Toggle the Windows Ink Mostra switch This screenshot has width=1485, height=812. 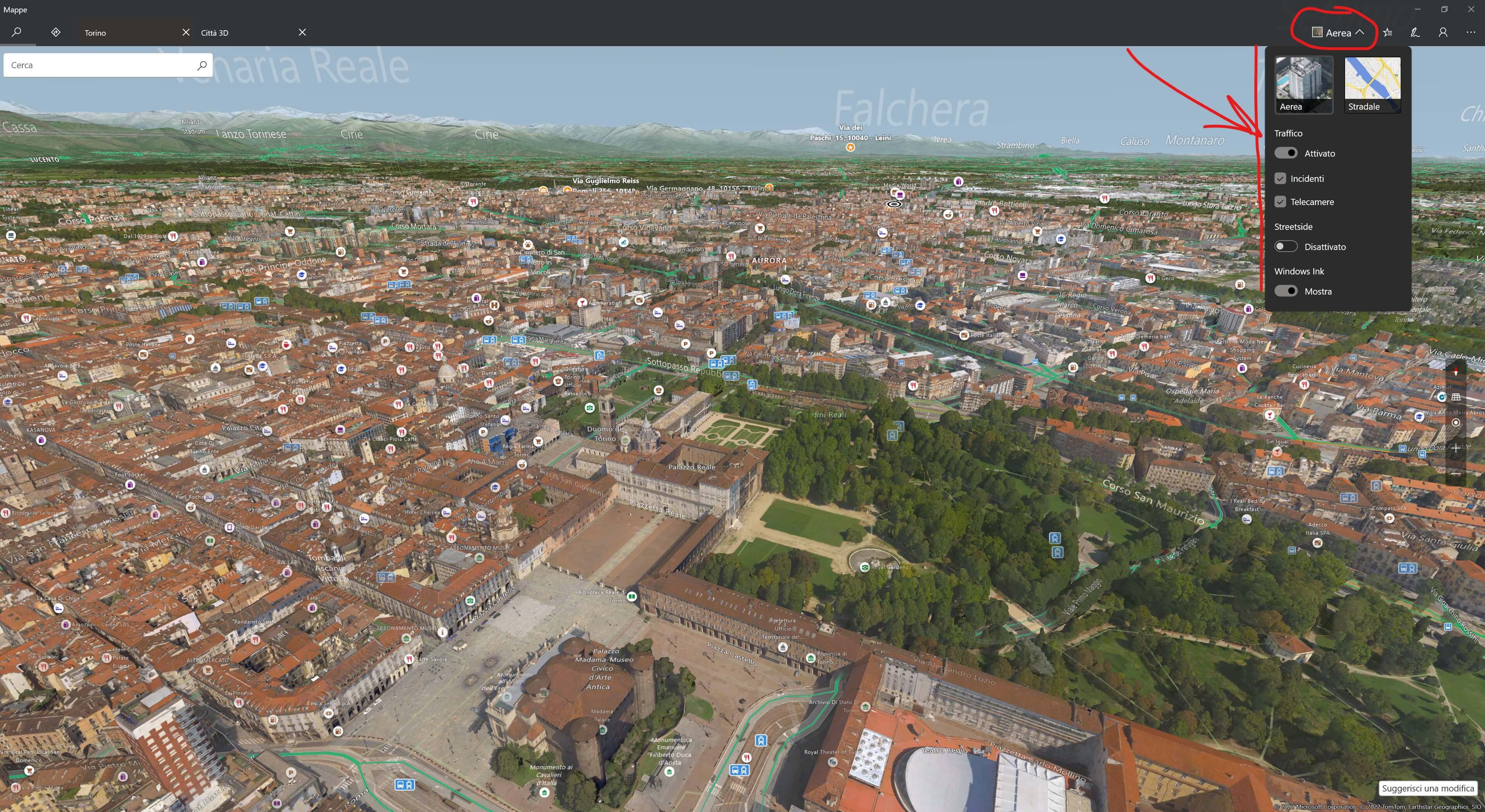pyautogui.click(x=1285, y=291)
